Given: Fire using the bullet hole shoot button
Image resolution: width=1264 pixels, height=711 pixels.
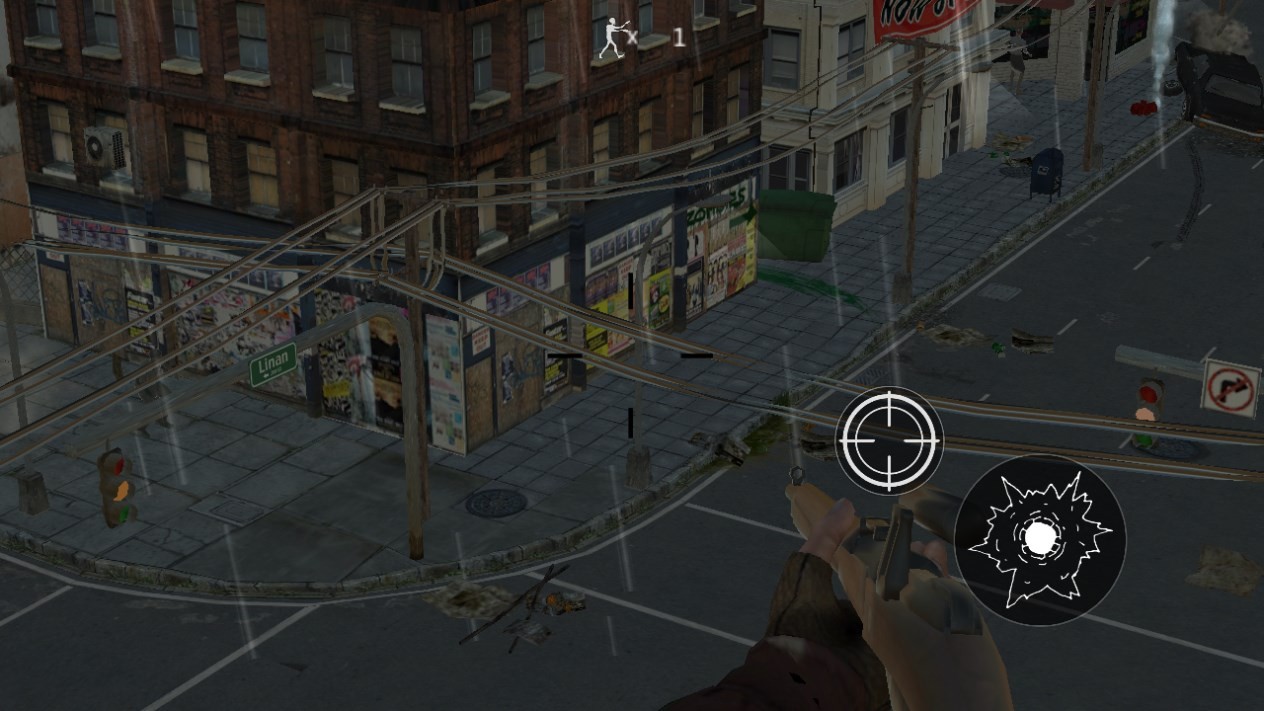Looking at the screenshot, I should coord(1040,540).
